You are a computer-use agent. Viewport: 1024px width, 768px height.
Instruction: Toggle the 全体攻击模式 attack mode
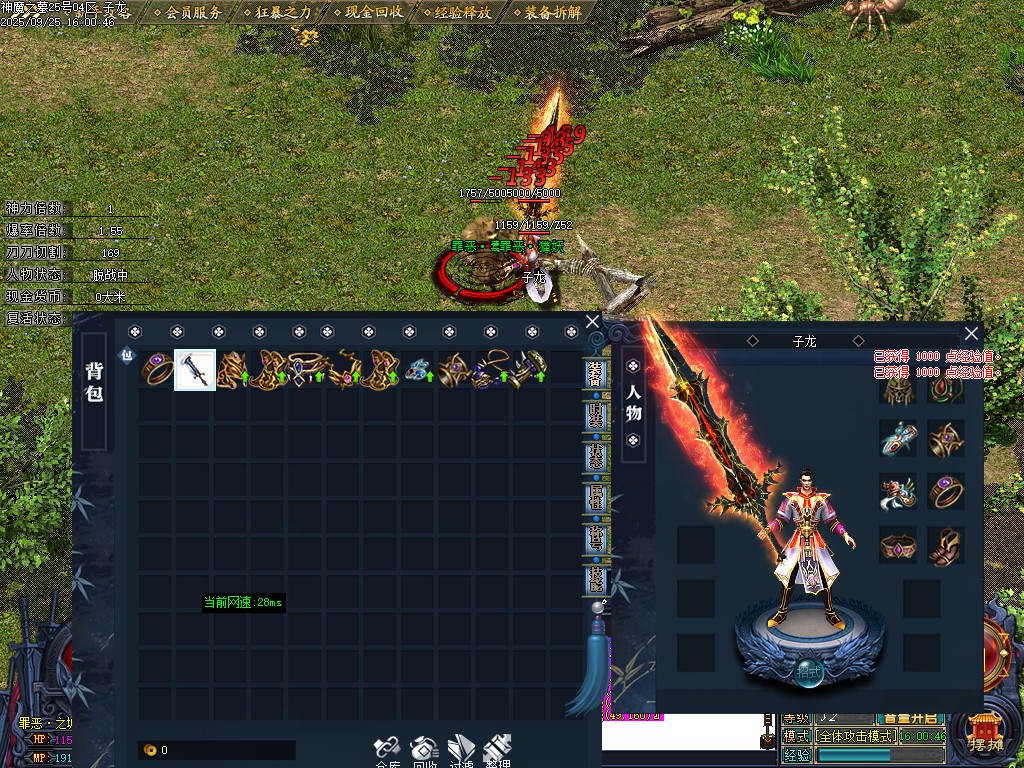coord(856,736)
